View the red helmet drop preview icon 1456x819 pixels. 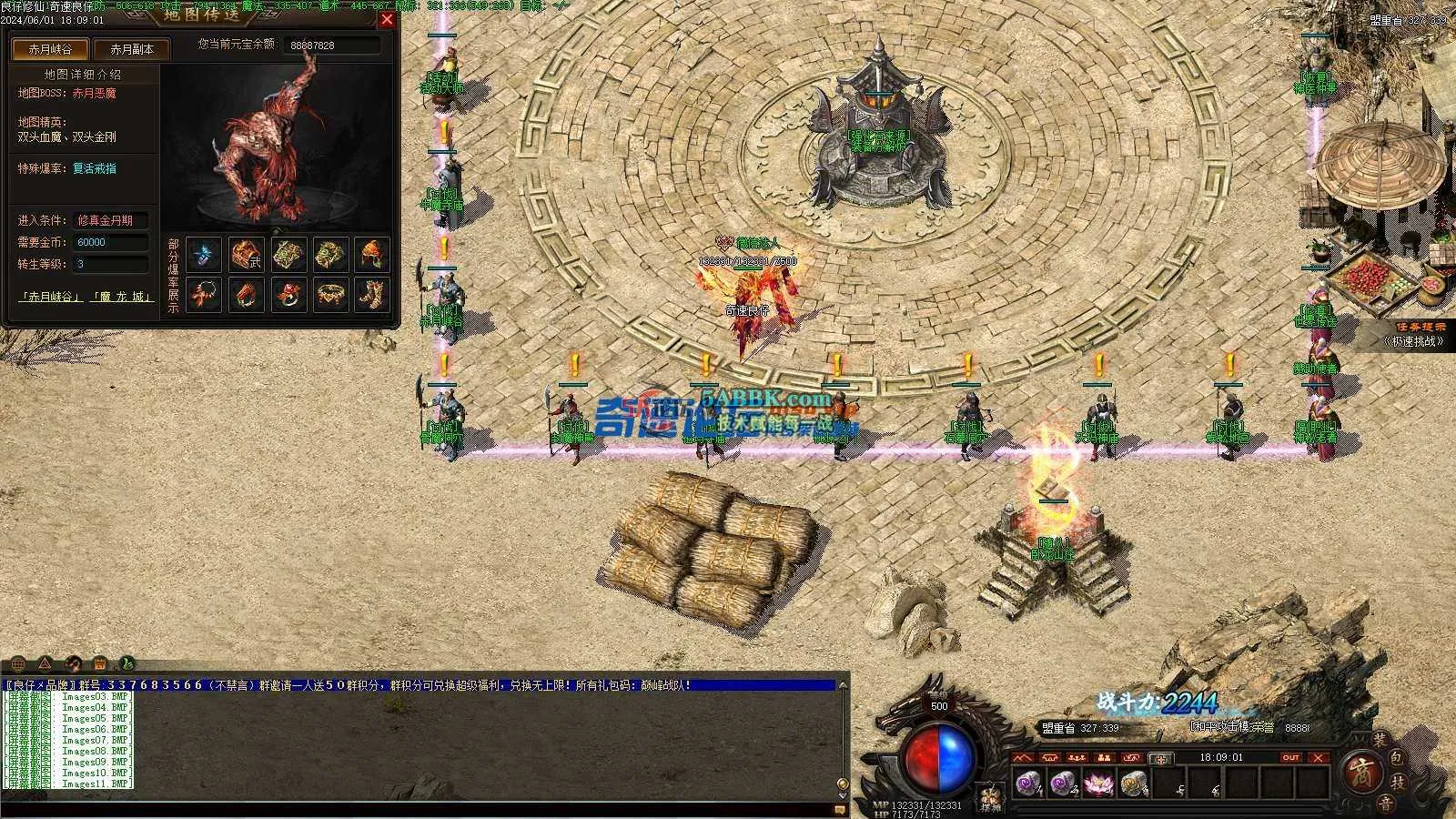371,255
